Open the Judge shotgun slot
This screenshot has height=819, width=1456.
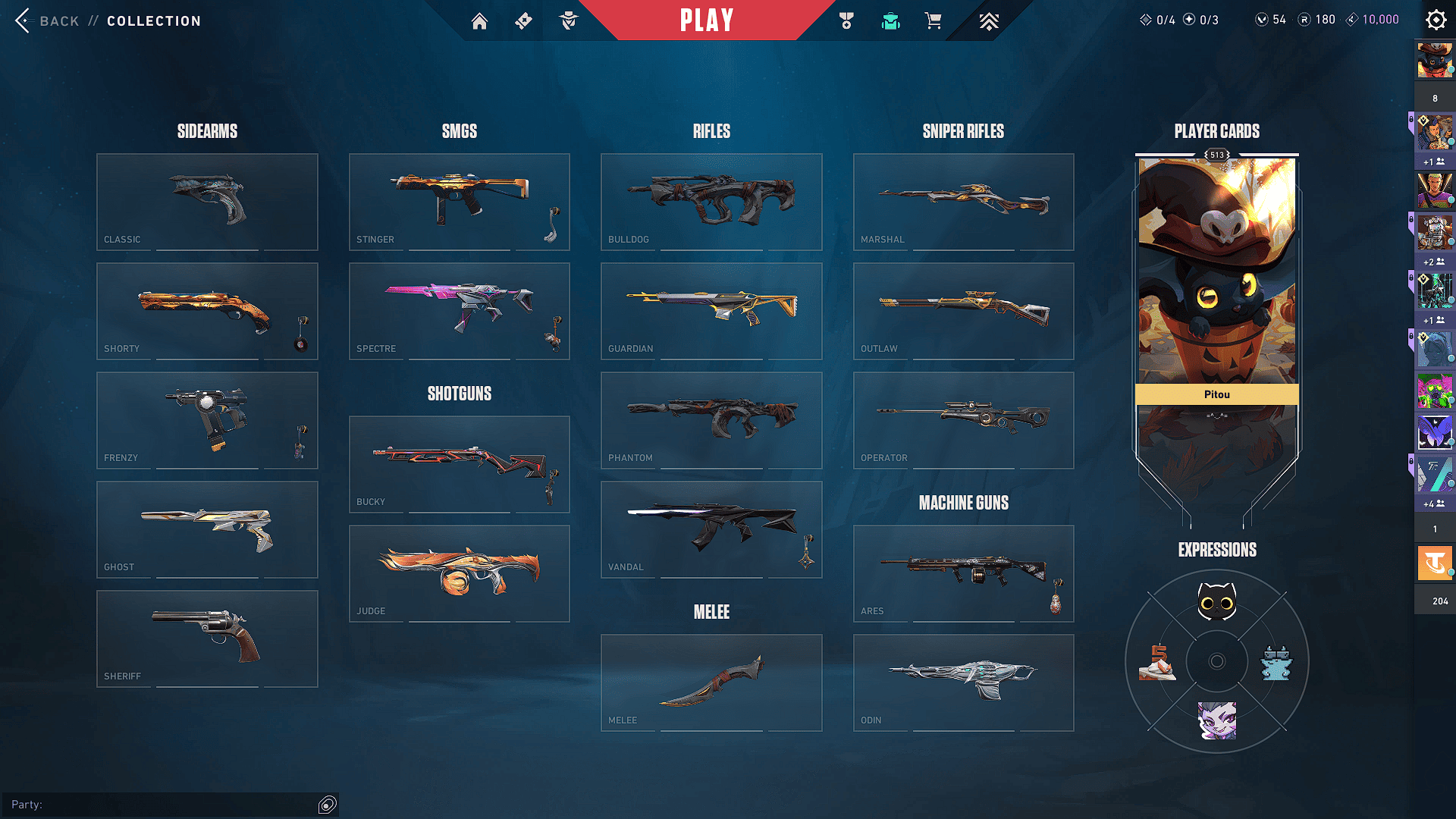[459, 573]
